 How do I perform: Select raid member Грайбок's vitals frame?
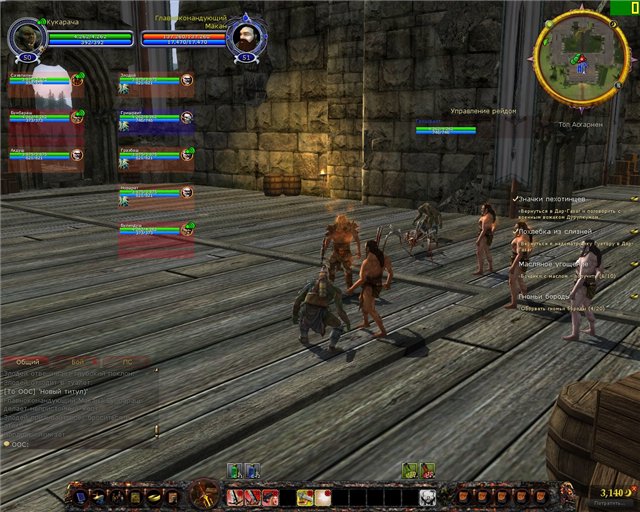click(150, 155)
